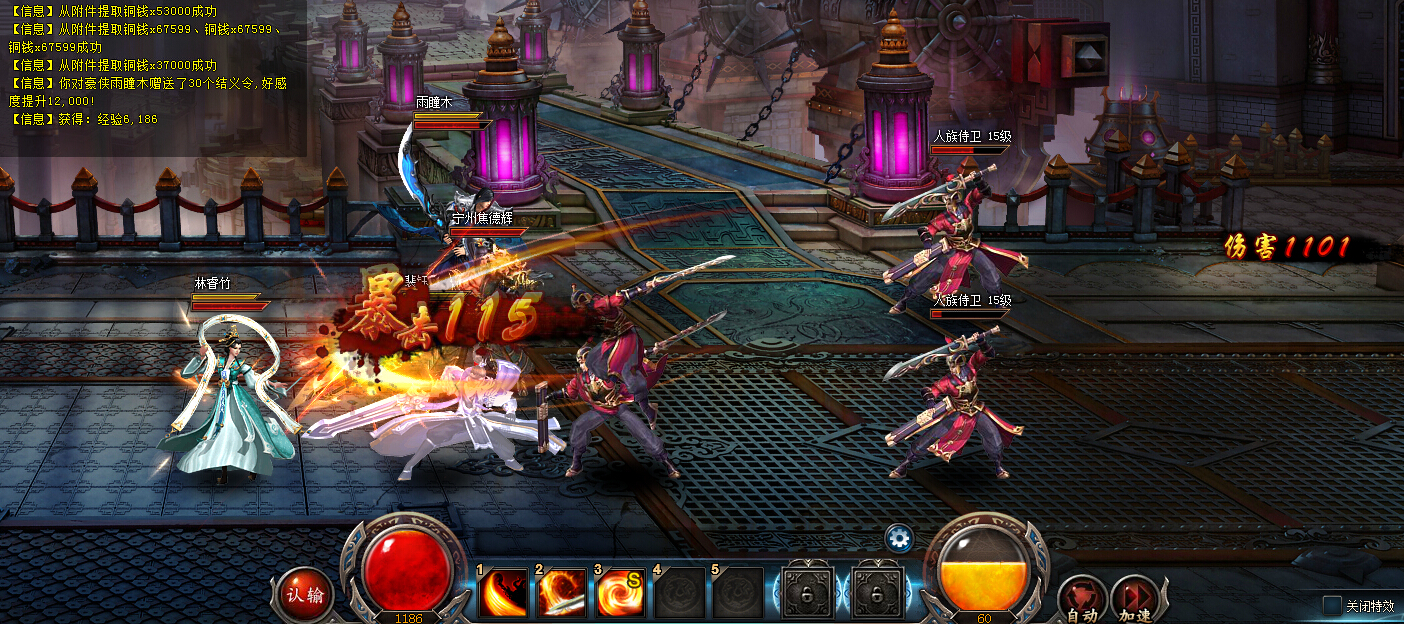Activate the 加速 speed-up button
The height and width of the screenshot is (624, 1404).
(1134, 599)
